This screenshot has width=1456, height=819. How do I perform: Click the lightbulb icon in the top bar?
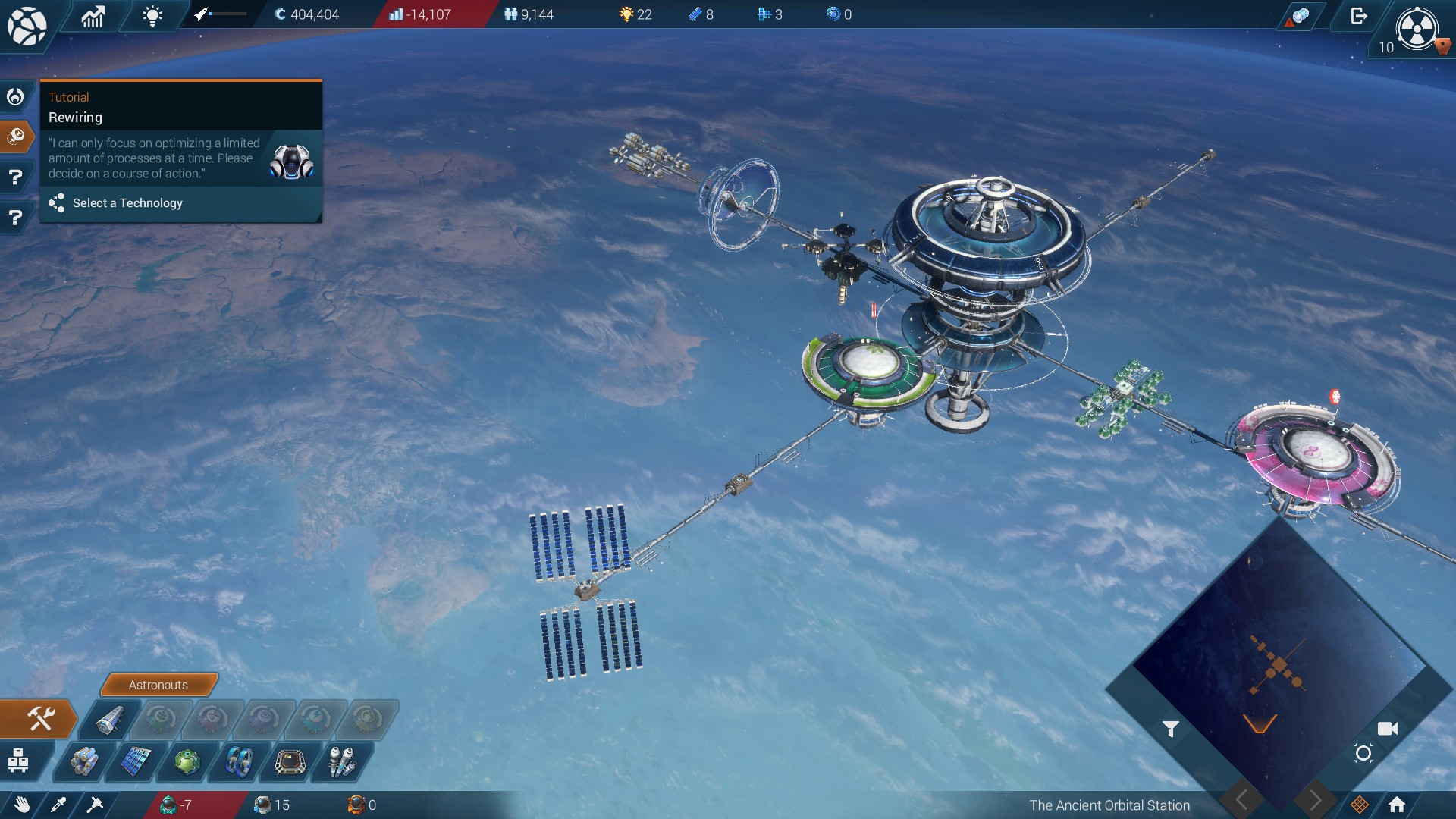click(152, 16)
